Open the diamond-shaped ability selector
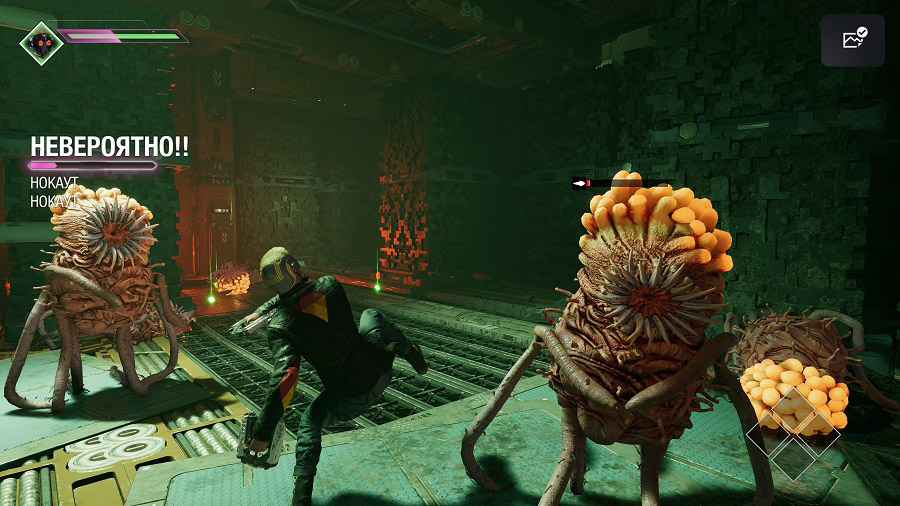The image size is (900, 506). pos(793,435)
